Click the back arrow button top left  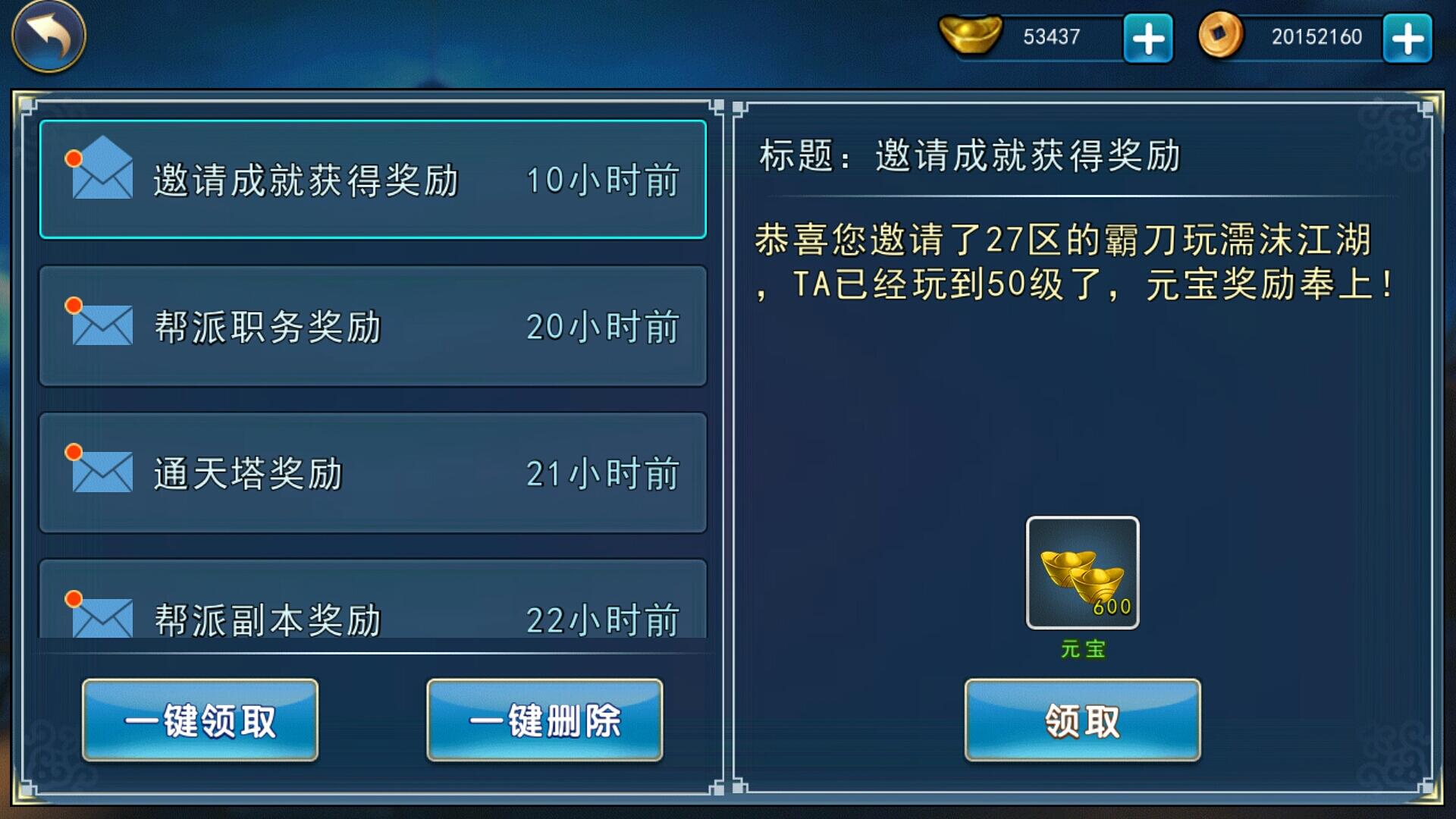click(x=47, y=36)
